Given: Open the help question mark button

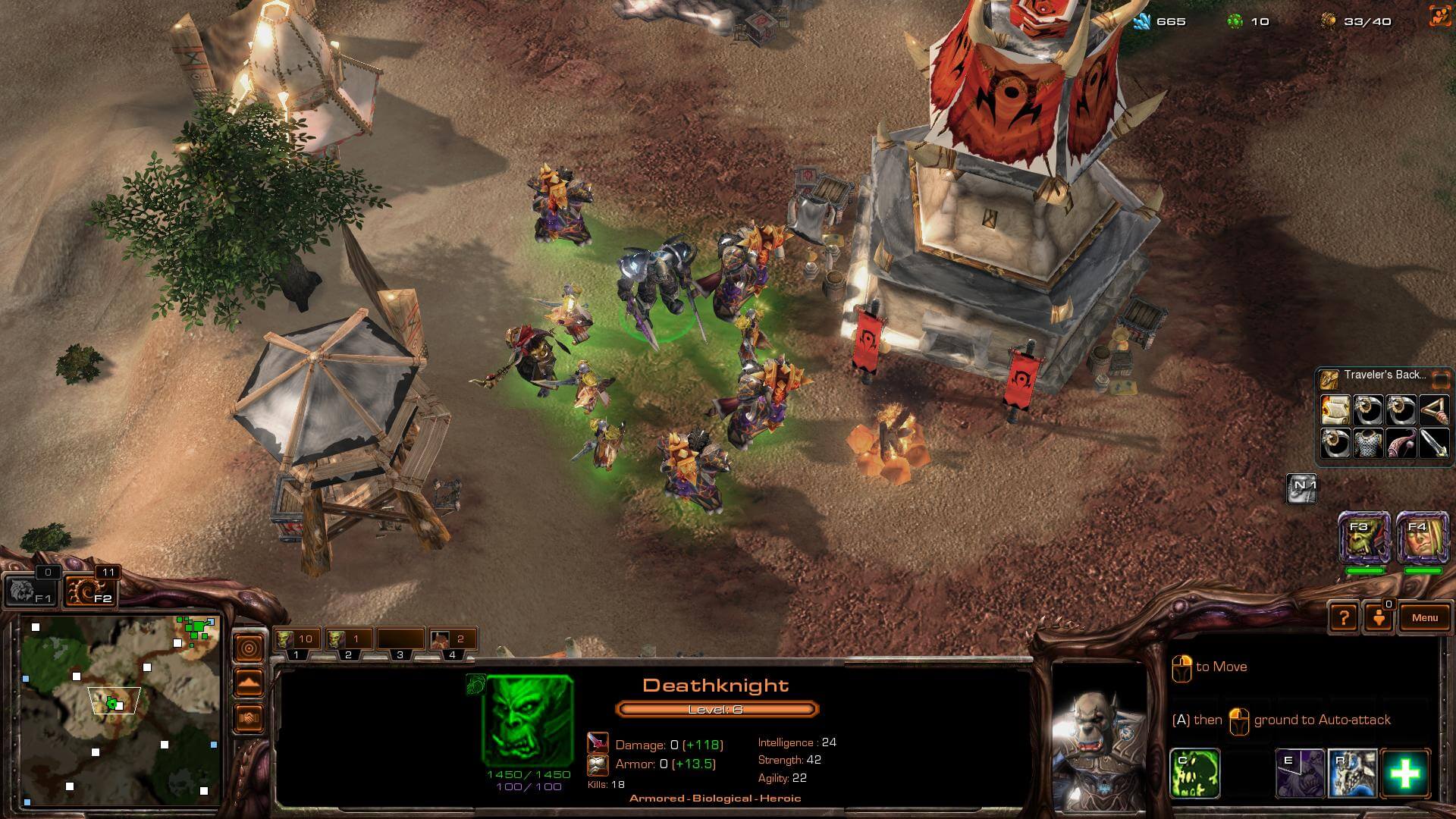Looking at the screenshot, I should pos(1343,617).
